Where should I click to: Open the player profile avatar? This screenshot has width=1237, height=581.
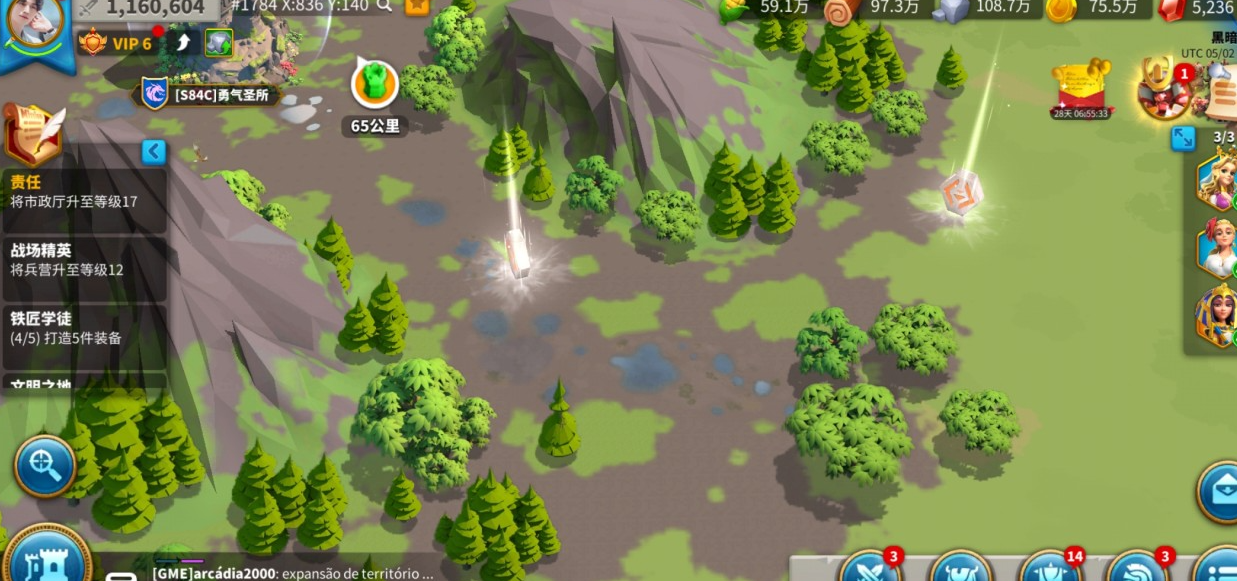[x=36, y=22]
